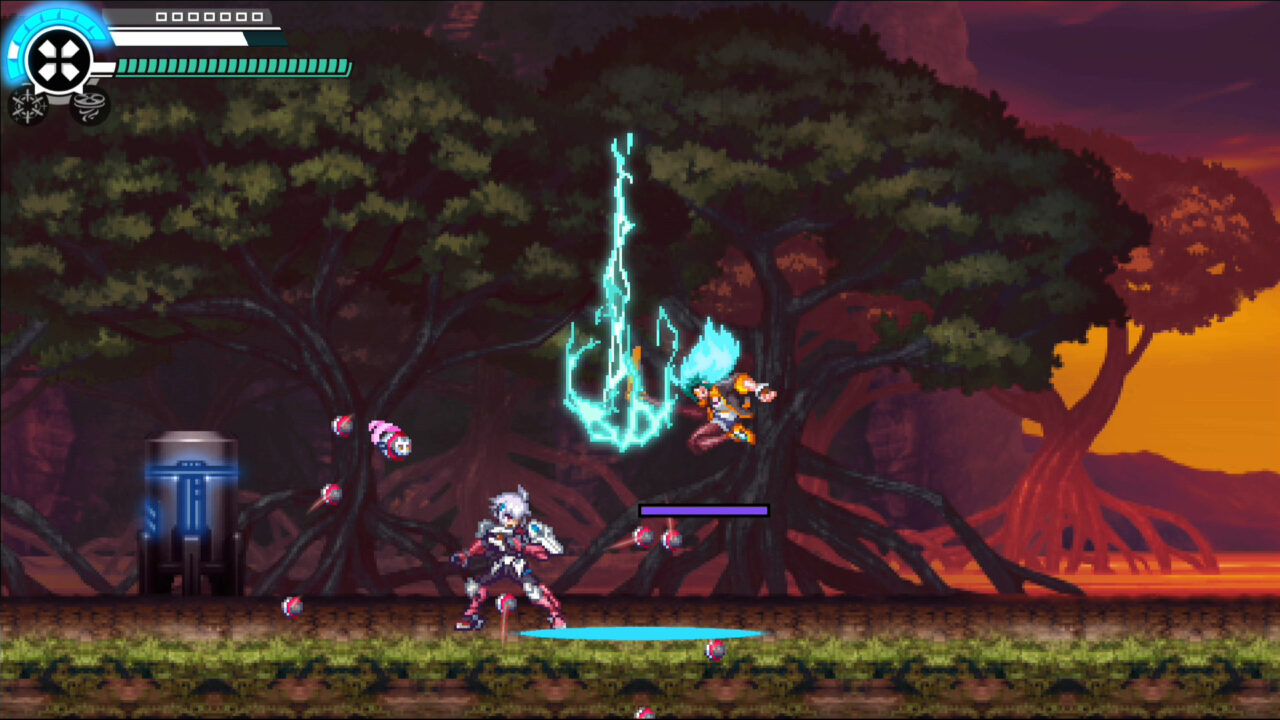This screenshot has height=720, width=1280.
Task: Toggle the middle skill-point square
Action: pyautogui.click(x=208, y=16)
